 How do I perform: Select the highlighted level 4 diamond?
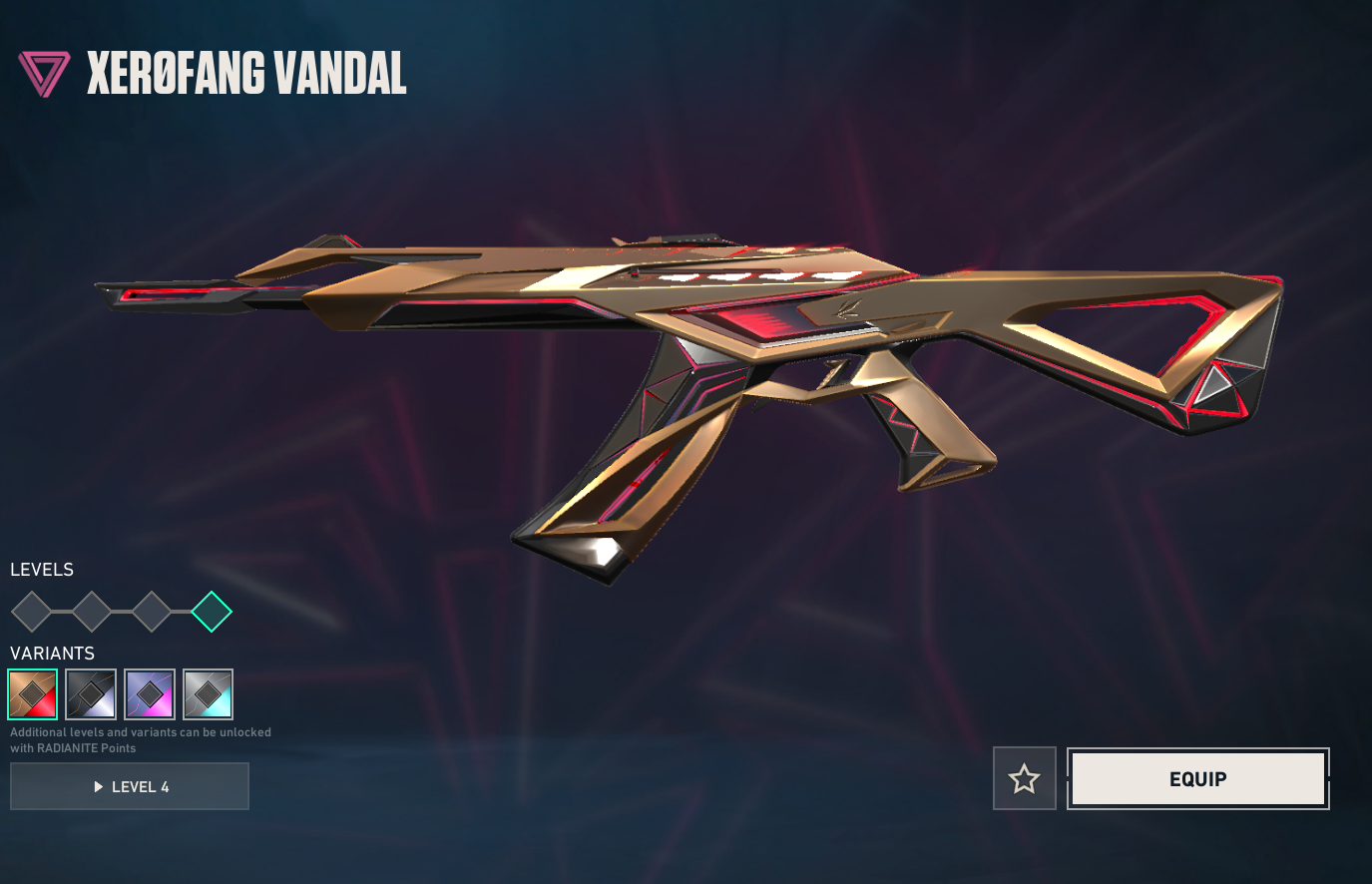tap(212, 612)
